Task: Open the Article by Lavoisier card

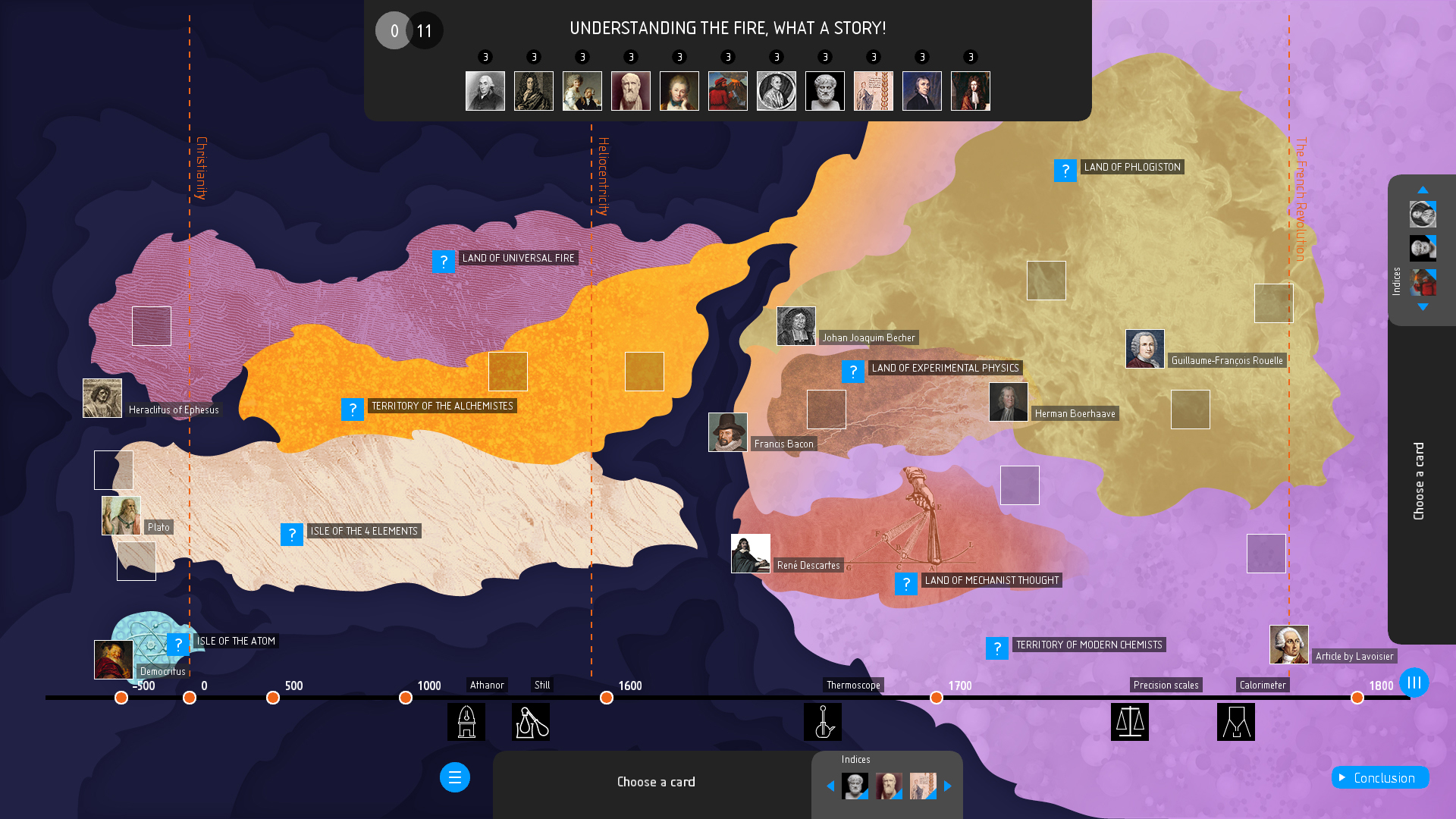Action: point(1289,645)
